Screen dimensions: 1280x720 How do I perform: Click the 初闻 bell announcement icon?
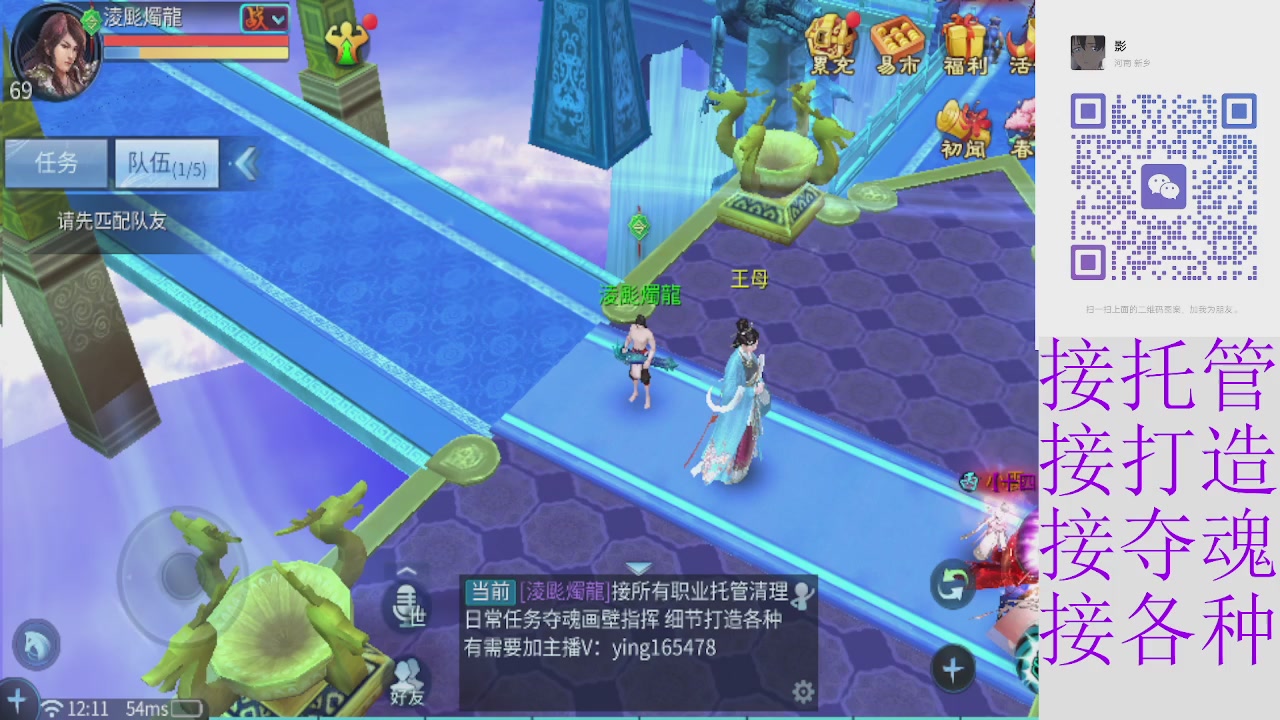[x=963, y=125]
